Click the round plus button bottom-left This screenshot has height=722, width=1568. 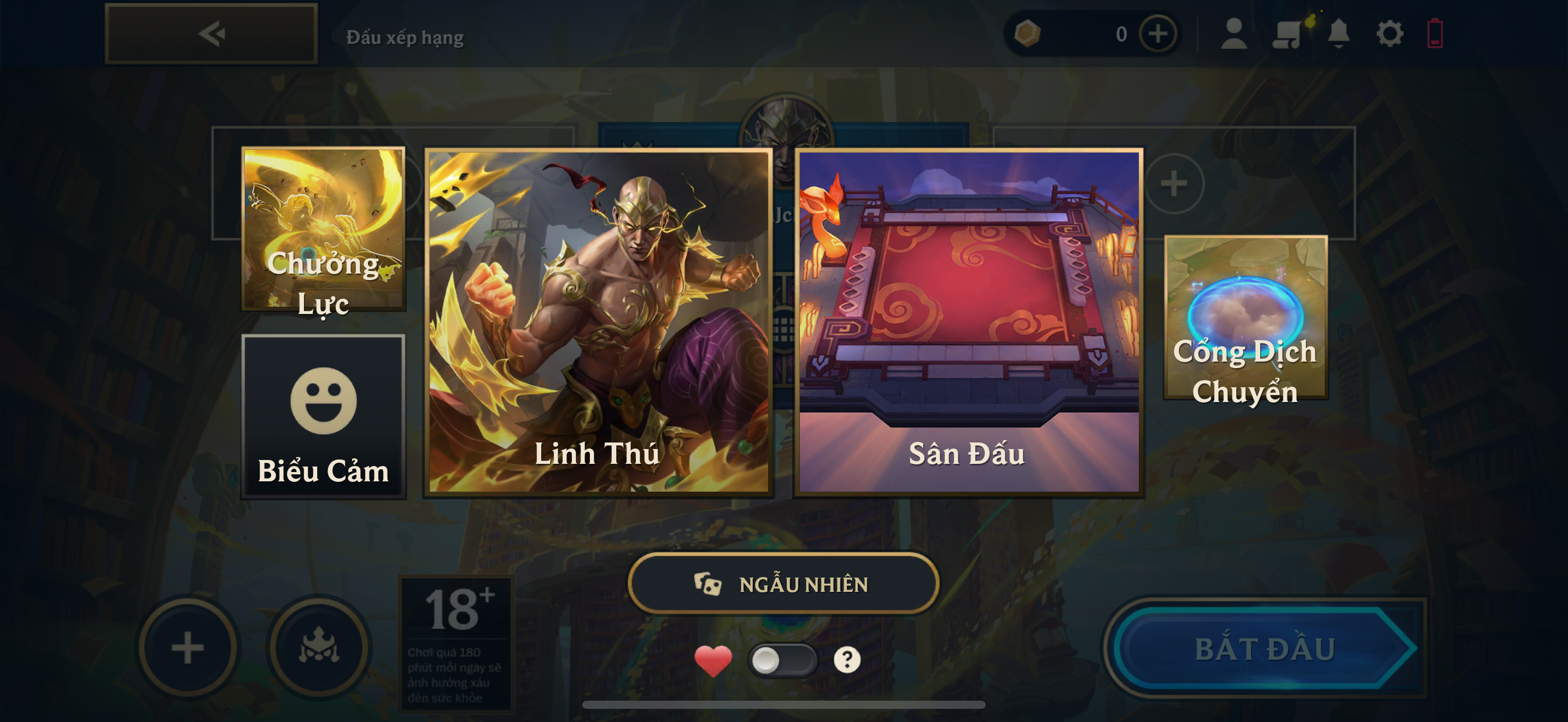coord(188,648)
